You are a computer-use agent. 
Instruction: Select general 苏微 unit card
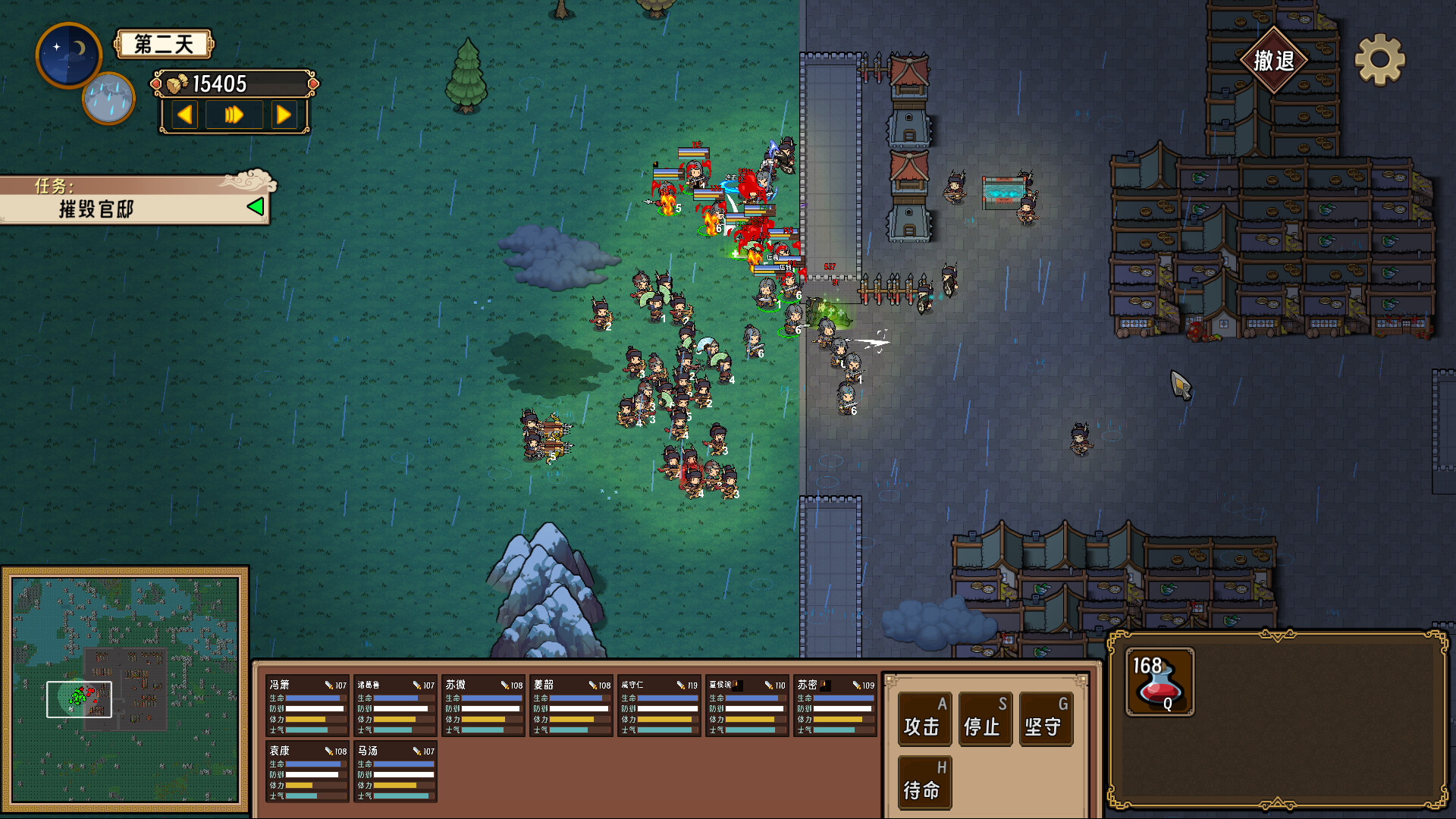click(483, 706)
